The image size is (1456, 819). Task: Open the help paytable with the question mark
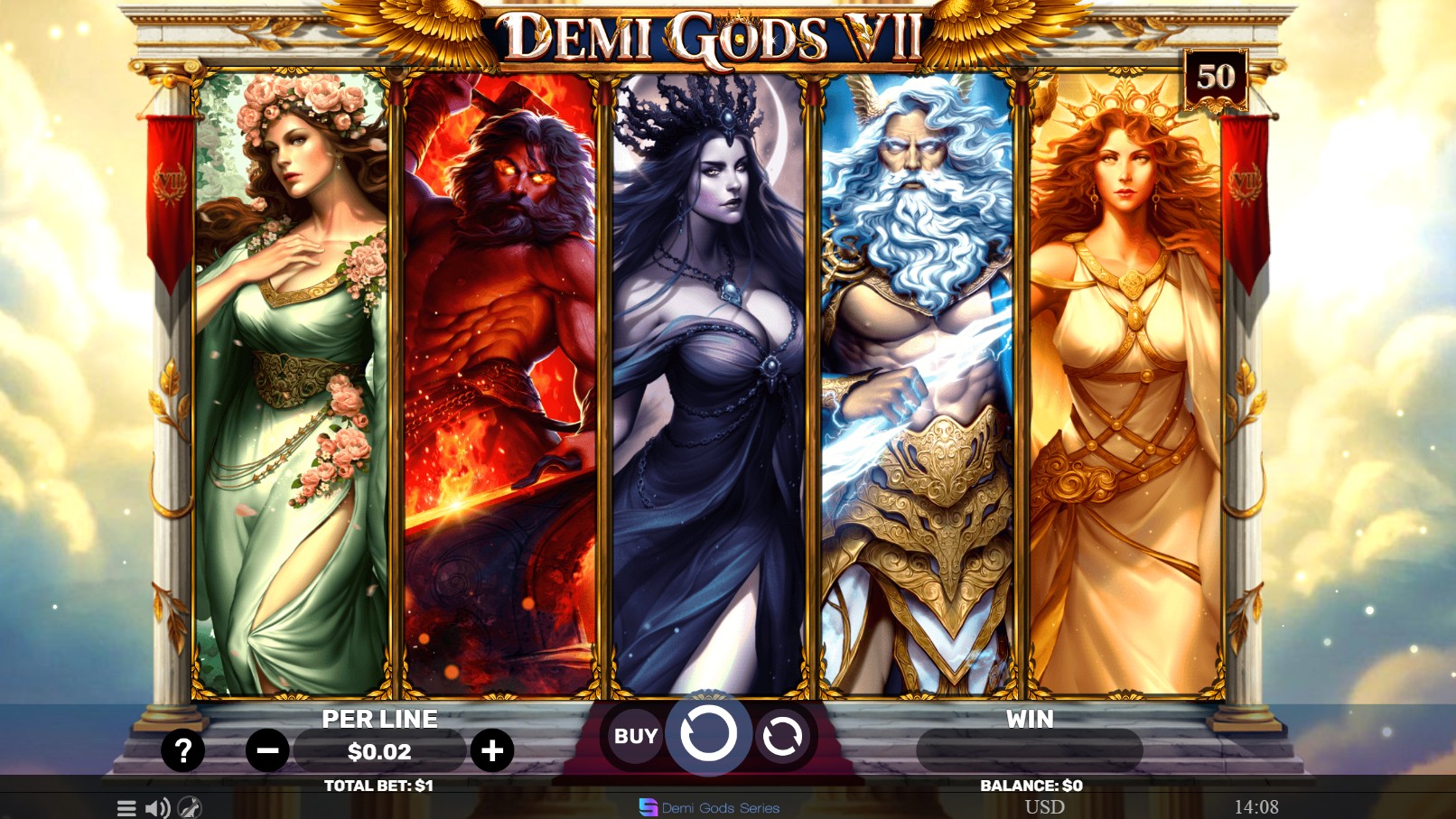point(184,749)
